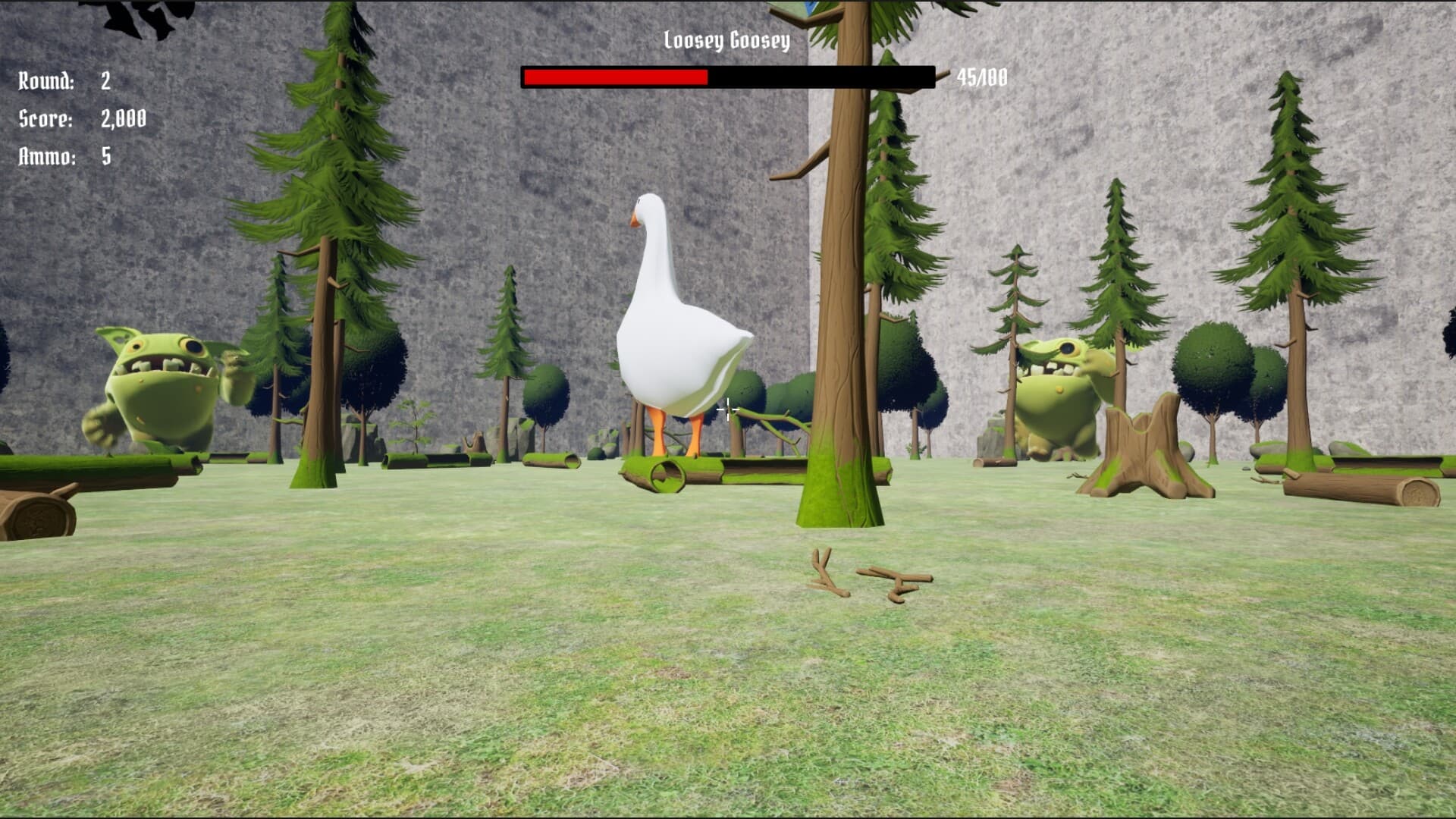The image size is (1456, 819).
Task: Click the red health bar of Loosey Goosey
Action: (x=614, y=76)
